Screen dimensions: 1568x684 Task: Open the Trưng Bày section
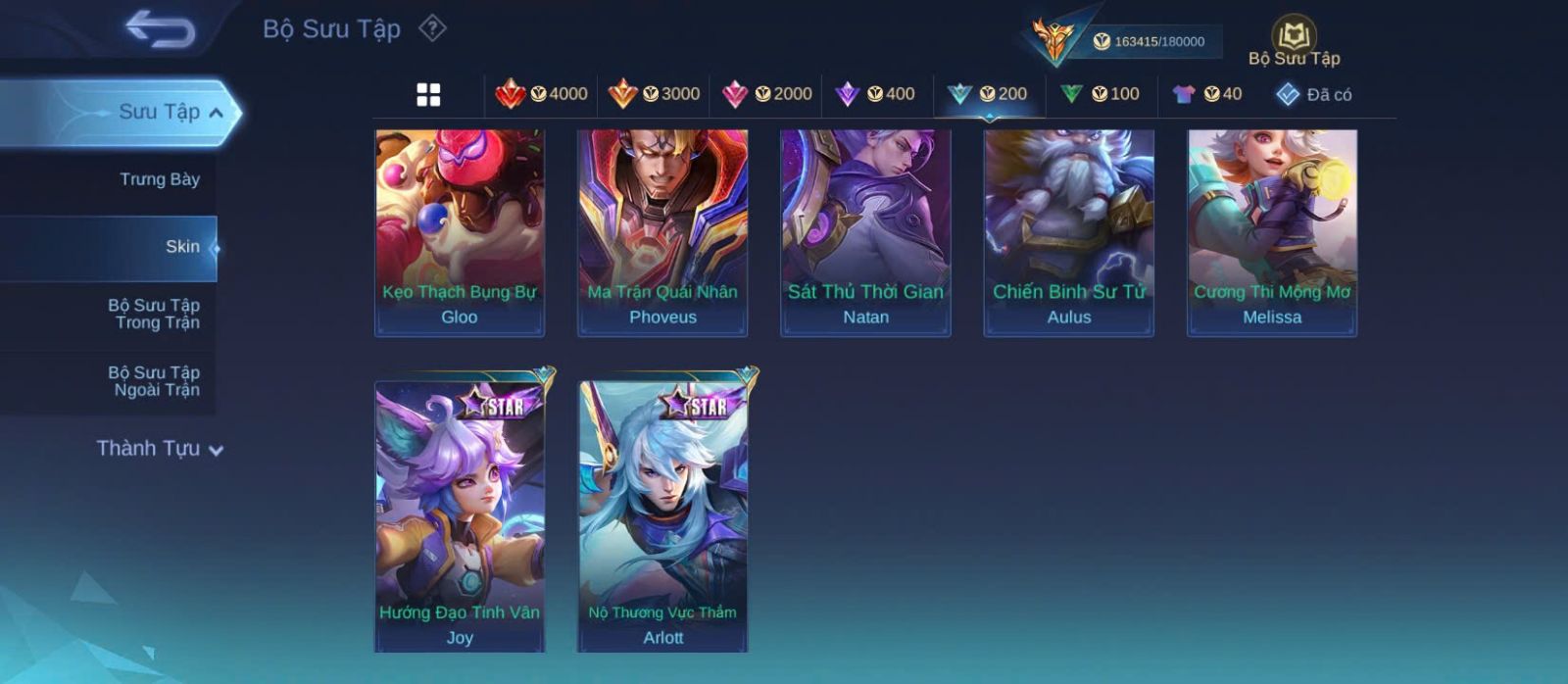point(159,179)
